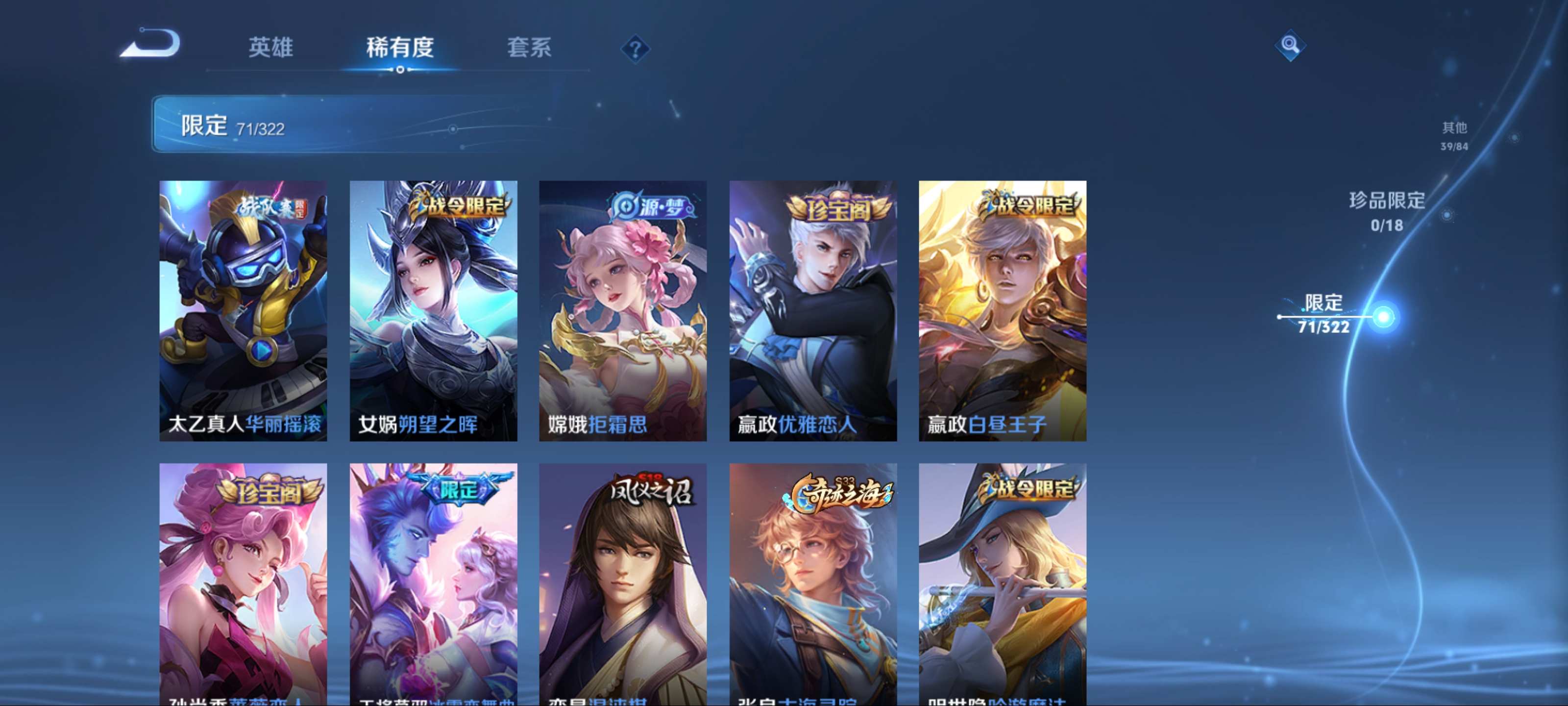Open the magnifier search button

1290,45
